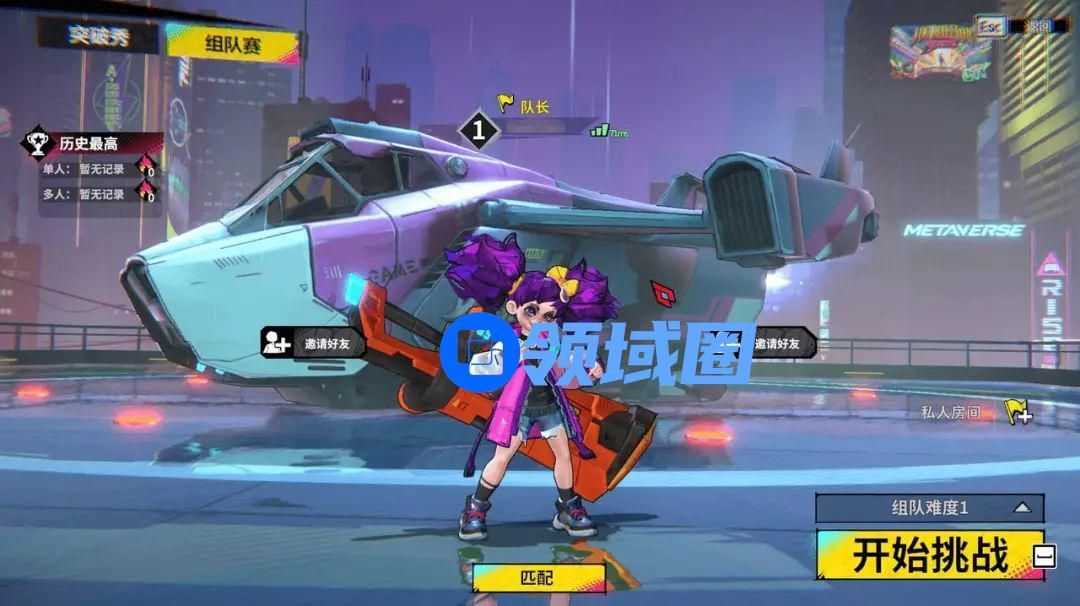Select the 组队赛 tab
The height and width of the screenshot is (606, 1080).
point(232,42)
